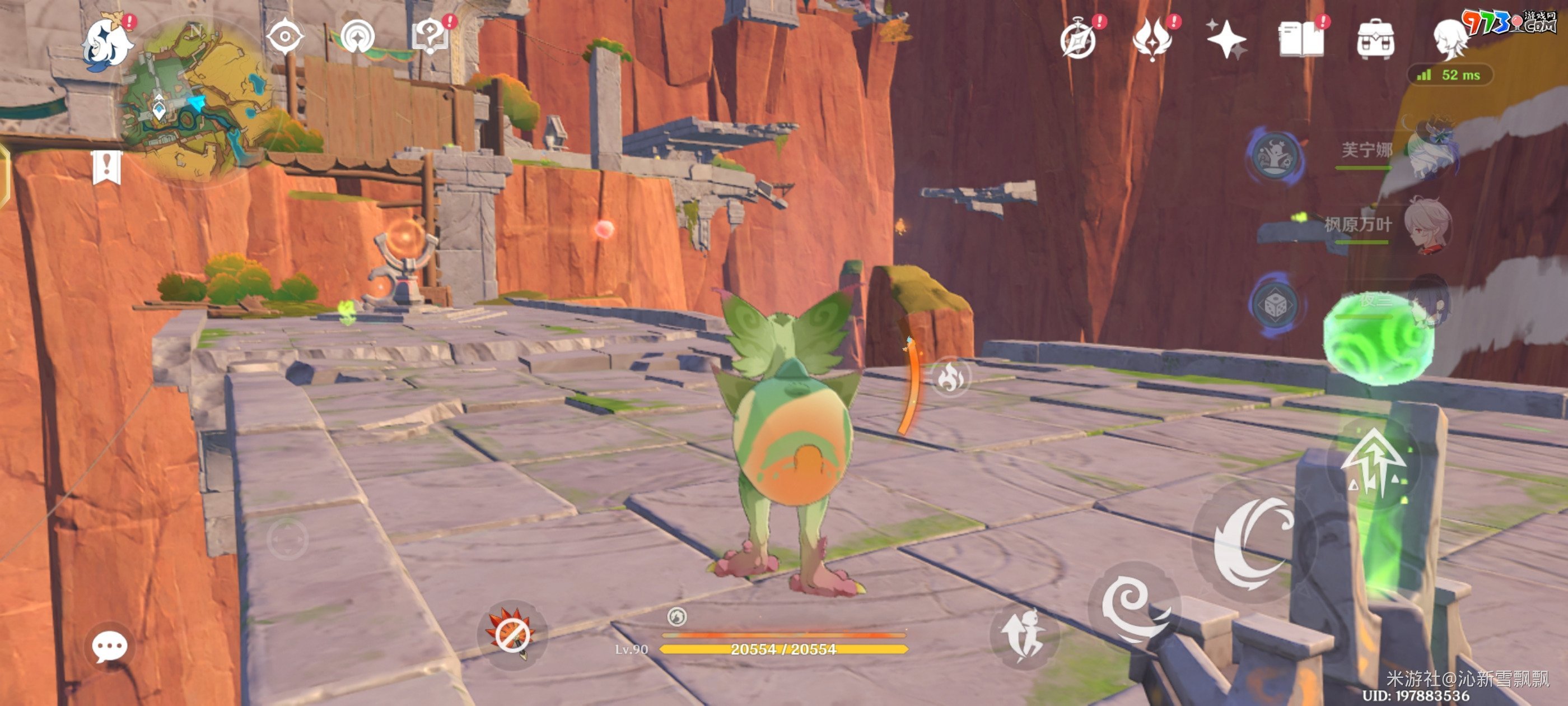Tap the jumping figure action button
Viewport: 1568px width, 706px height.
(1025, 635)
